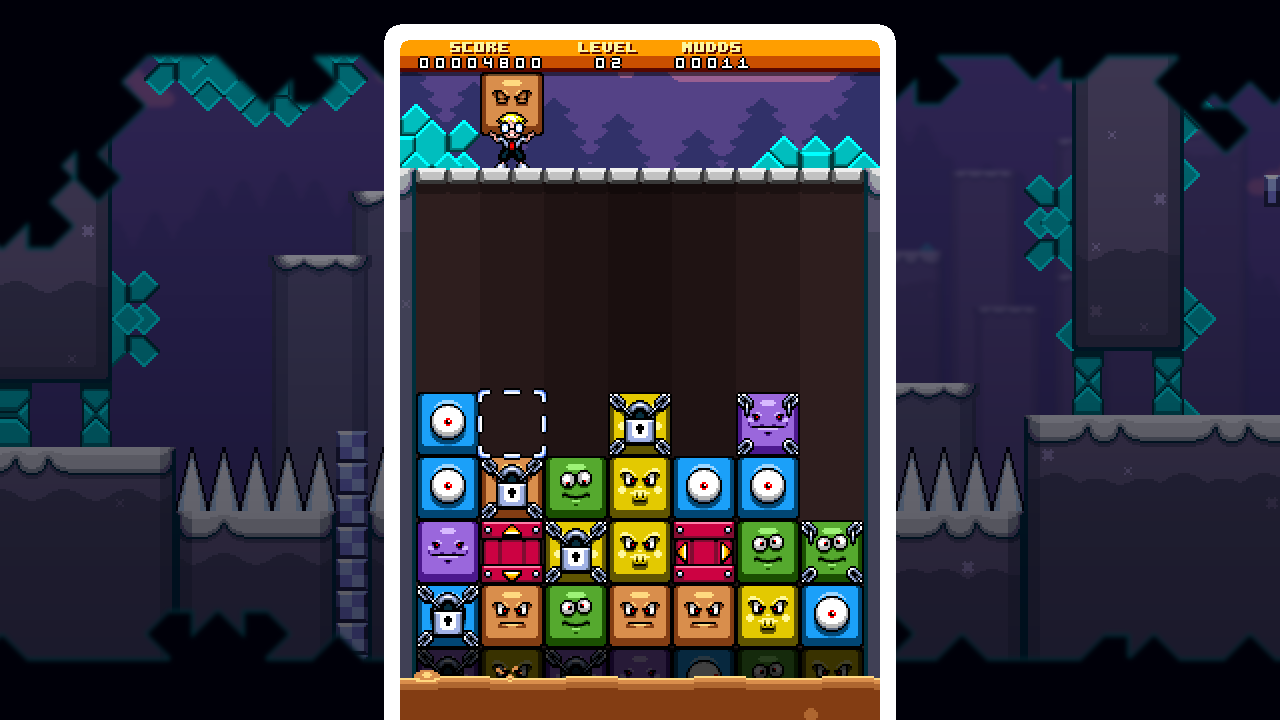This screenshot has height=720, width=1280.
Task: Select the purple horned monster block
Action: (770, 421)
